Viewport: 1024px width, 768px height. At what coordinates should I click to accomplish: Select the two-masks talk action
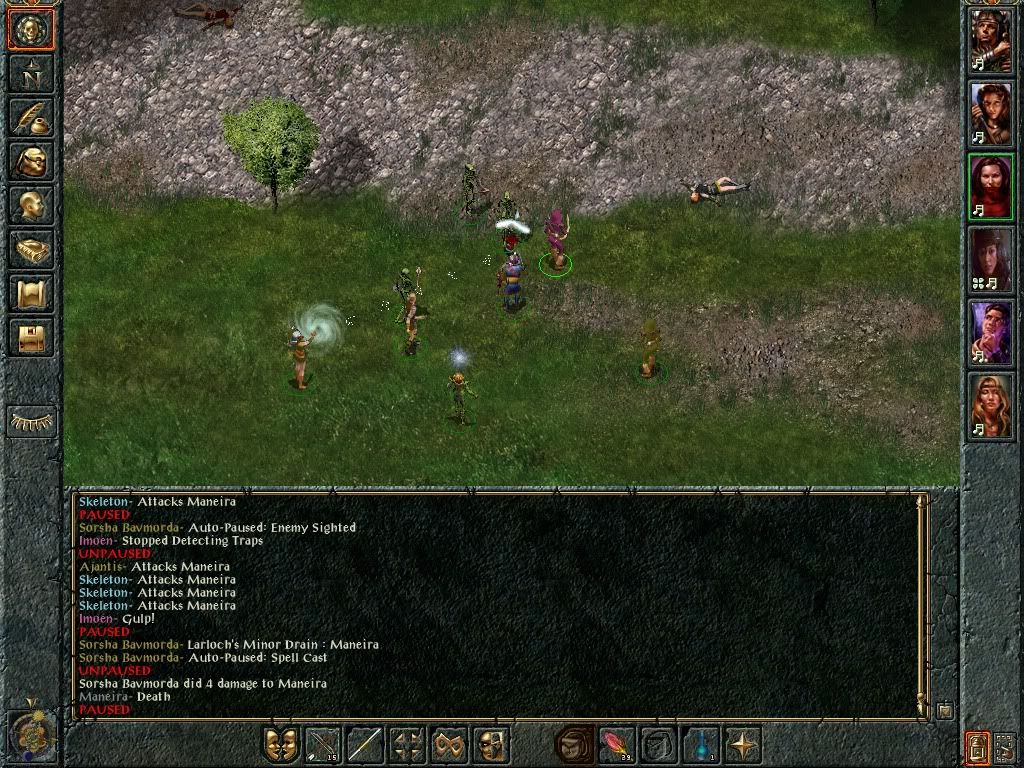point(281,745)
